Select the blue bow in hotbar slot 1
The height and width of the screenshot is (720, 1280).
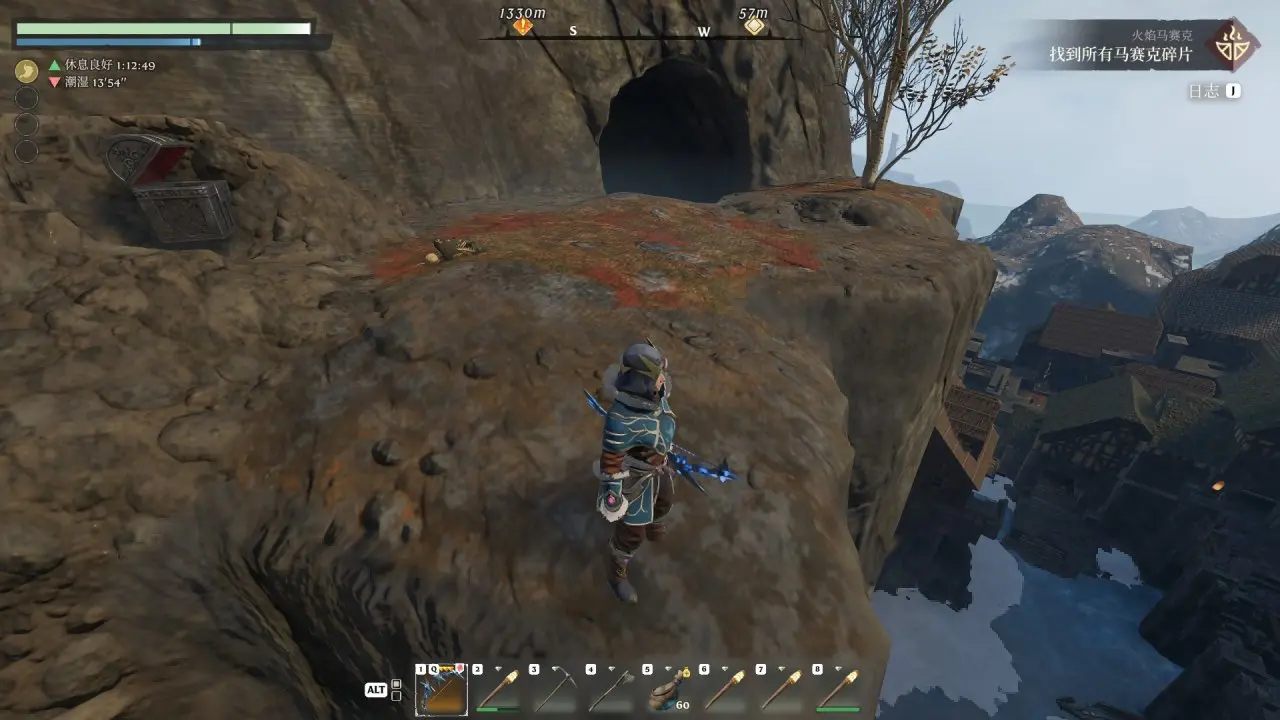441,690
